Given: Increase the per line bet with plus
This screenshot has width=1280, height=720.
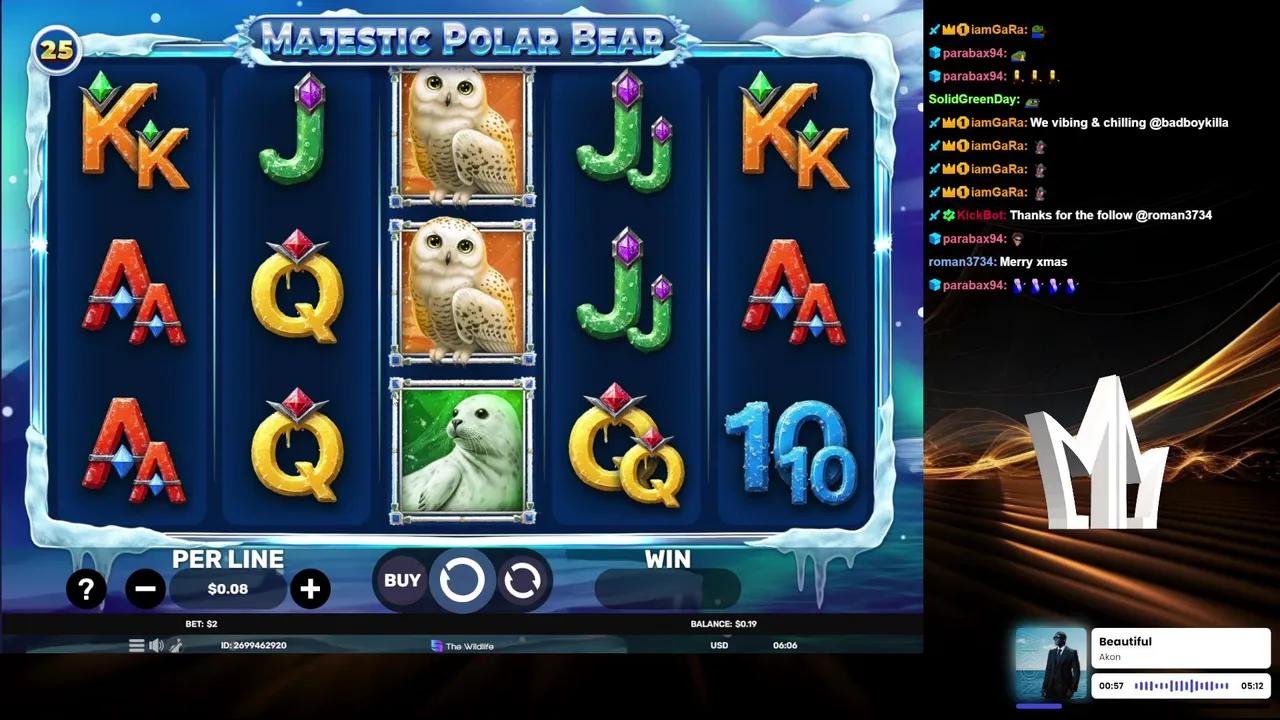Looking at the screenshot, I should [x=310, y=590].
